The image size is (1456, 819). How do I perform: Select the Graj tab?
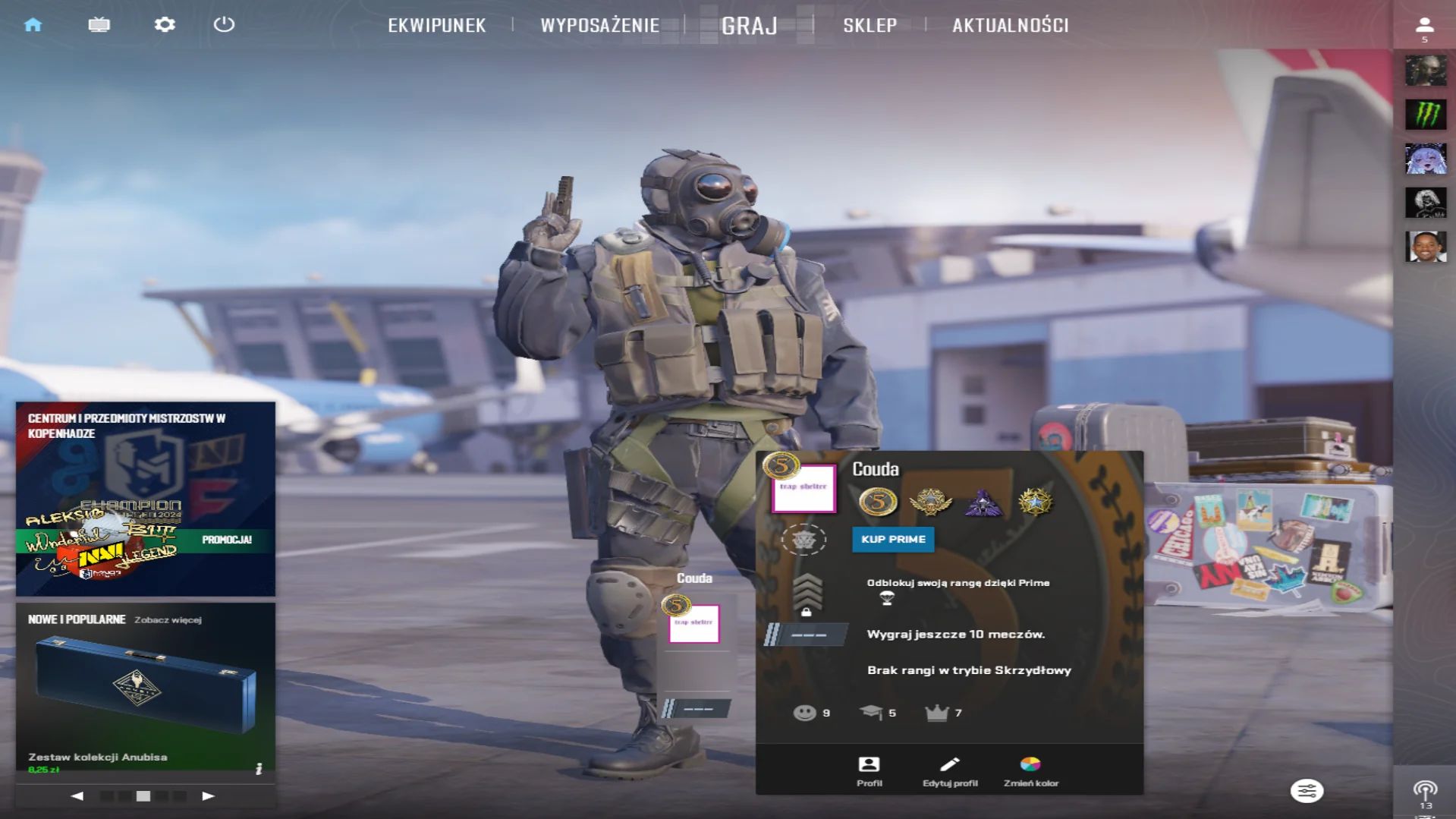(x=749, y=26)
